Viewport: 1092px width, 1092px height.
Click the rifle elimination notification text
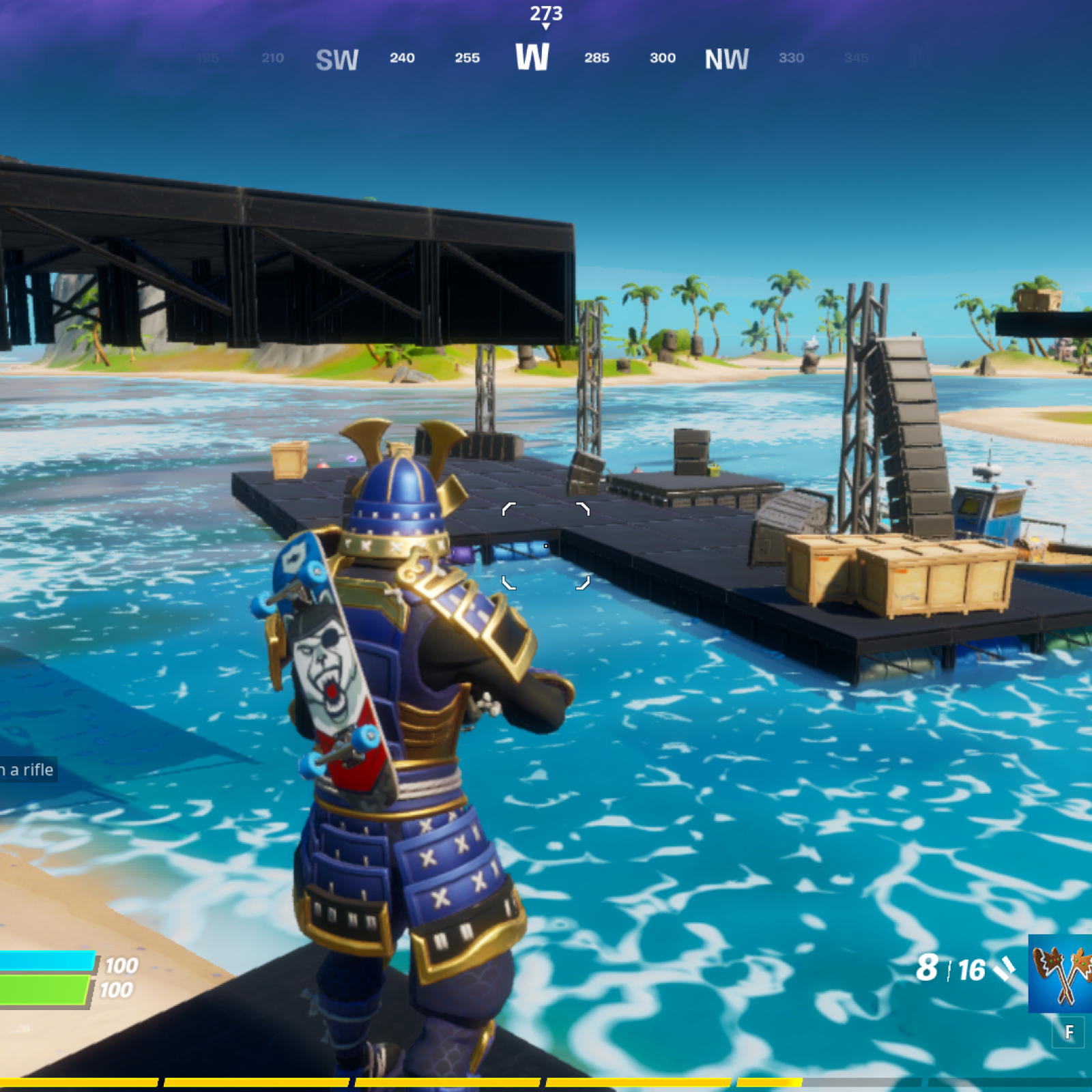pyautogui.click(x=26, y=770)
